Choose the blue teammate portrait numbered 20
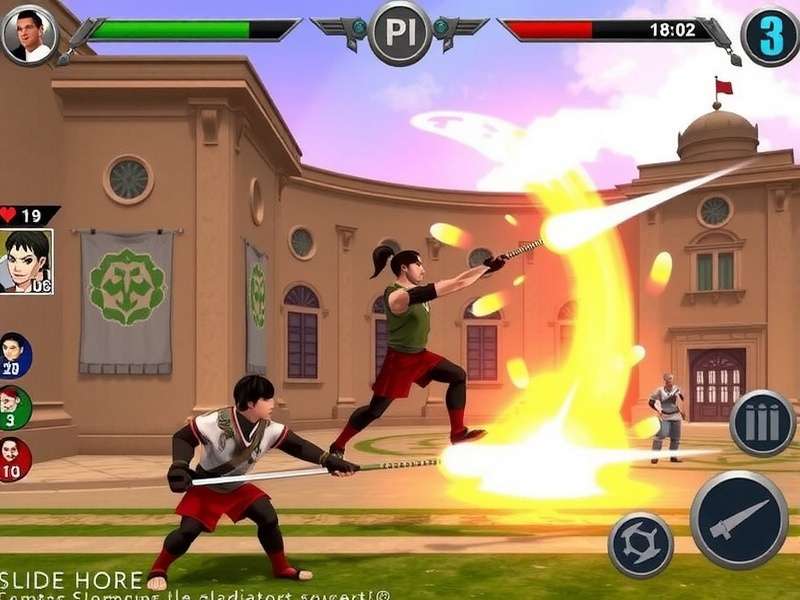This screenshot has height=600, width=800. (x=14, y=355)
